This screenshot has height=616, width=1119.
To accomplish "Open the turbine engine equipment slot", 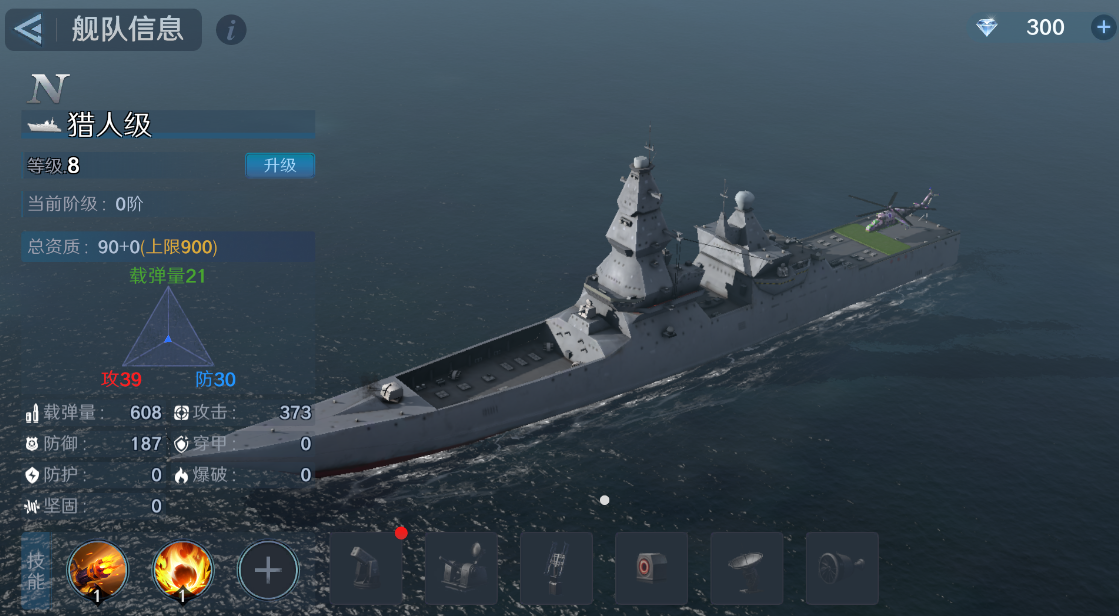I will coord(841,568).
